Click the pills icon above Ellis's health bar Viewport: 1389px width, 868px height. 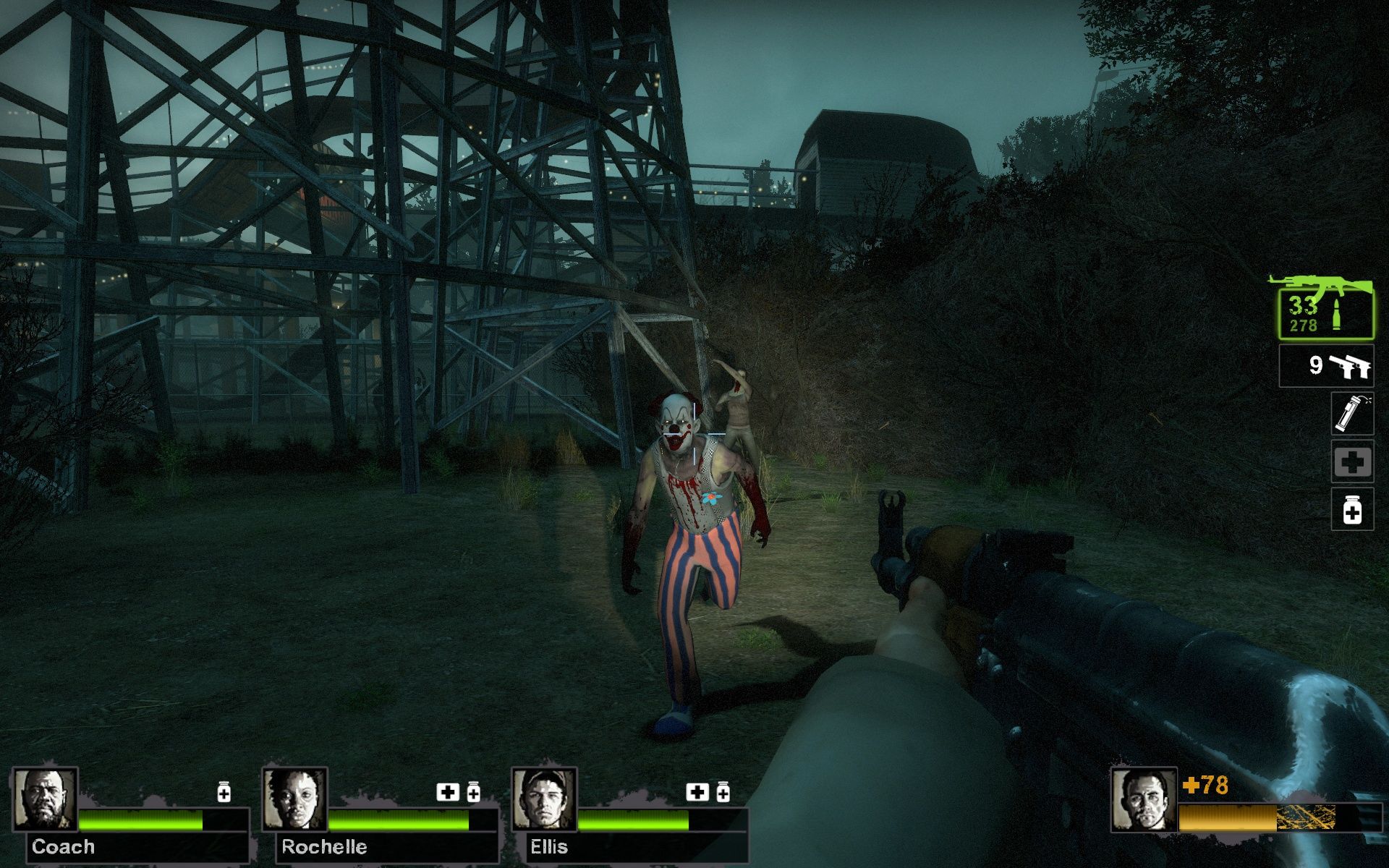pos(722,792)
